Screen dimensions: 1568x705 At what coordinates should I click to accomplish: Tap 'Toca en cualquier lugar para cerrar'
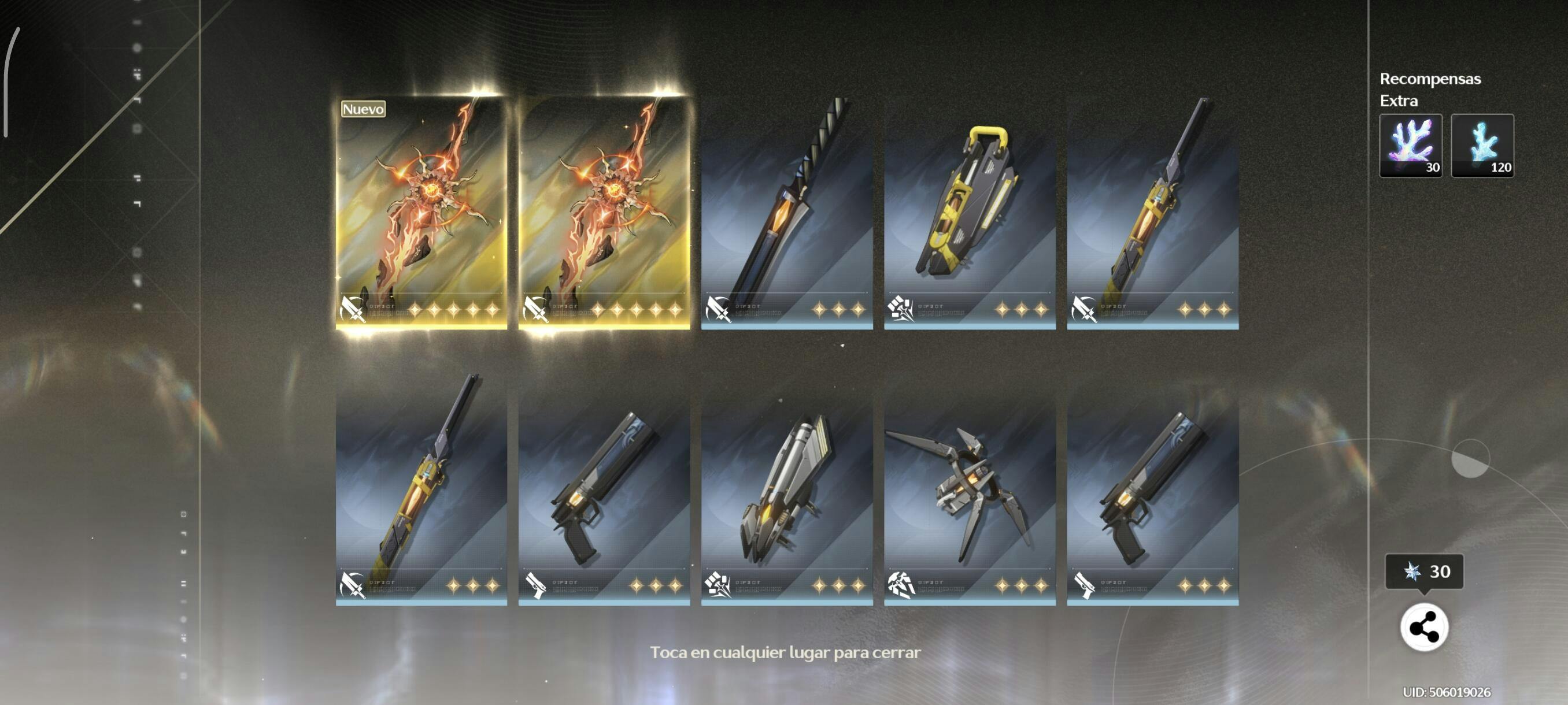(x=785, y=652)
